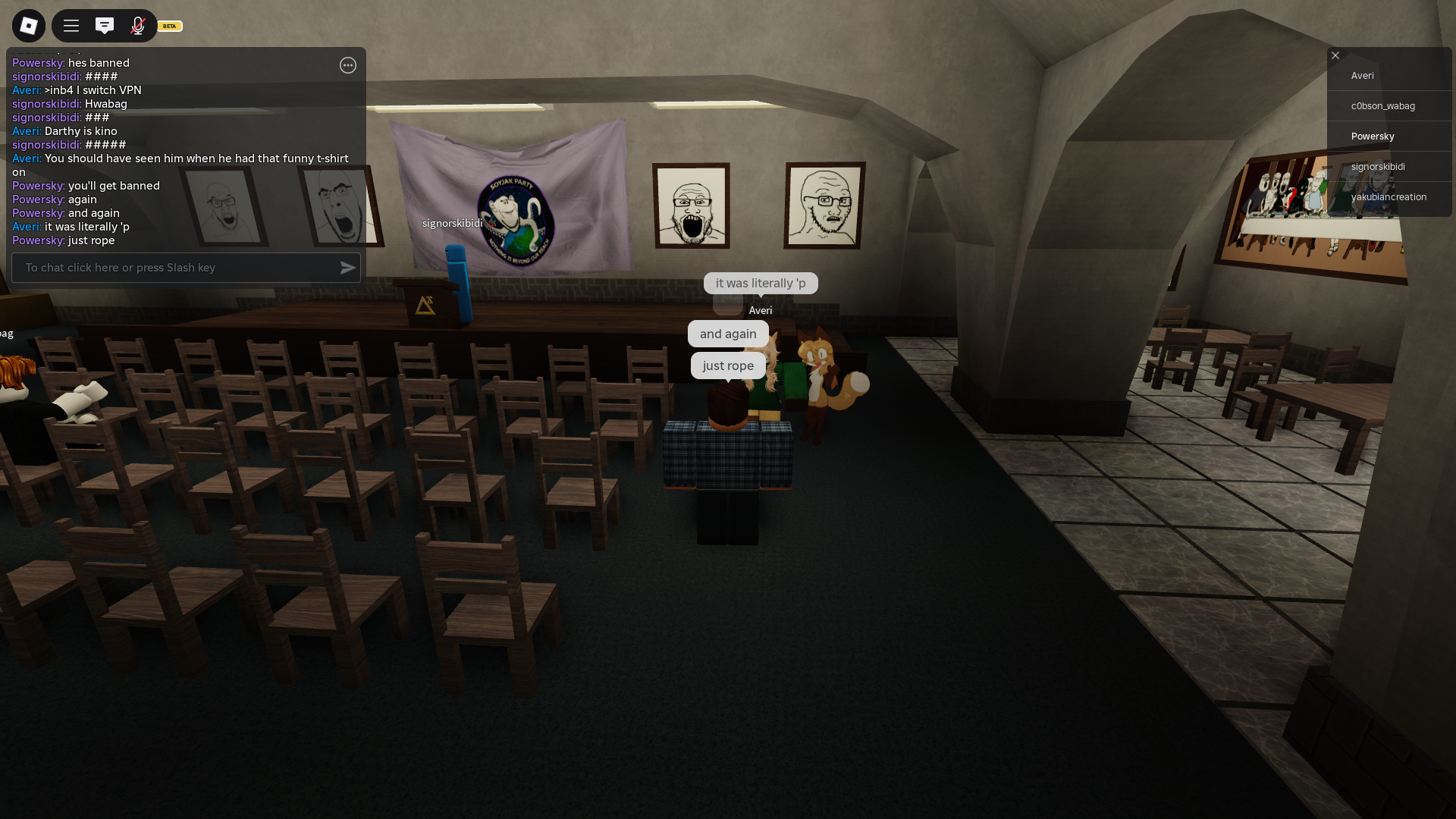
Task: Toggle the chat window icon
Action: (105, 26)
